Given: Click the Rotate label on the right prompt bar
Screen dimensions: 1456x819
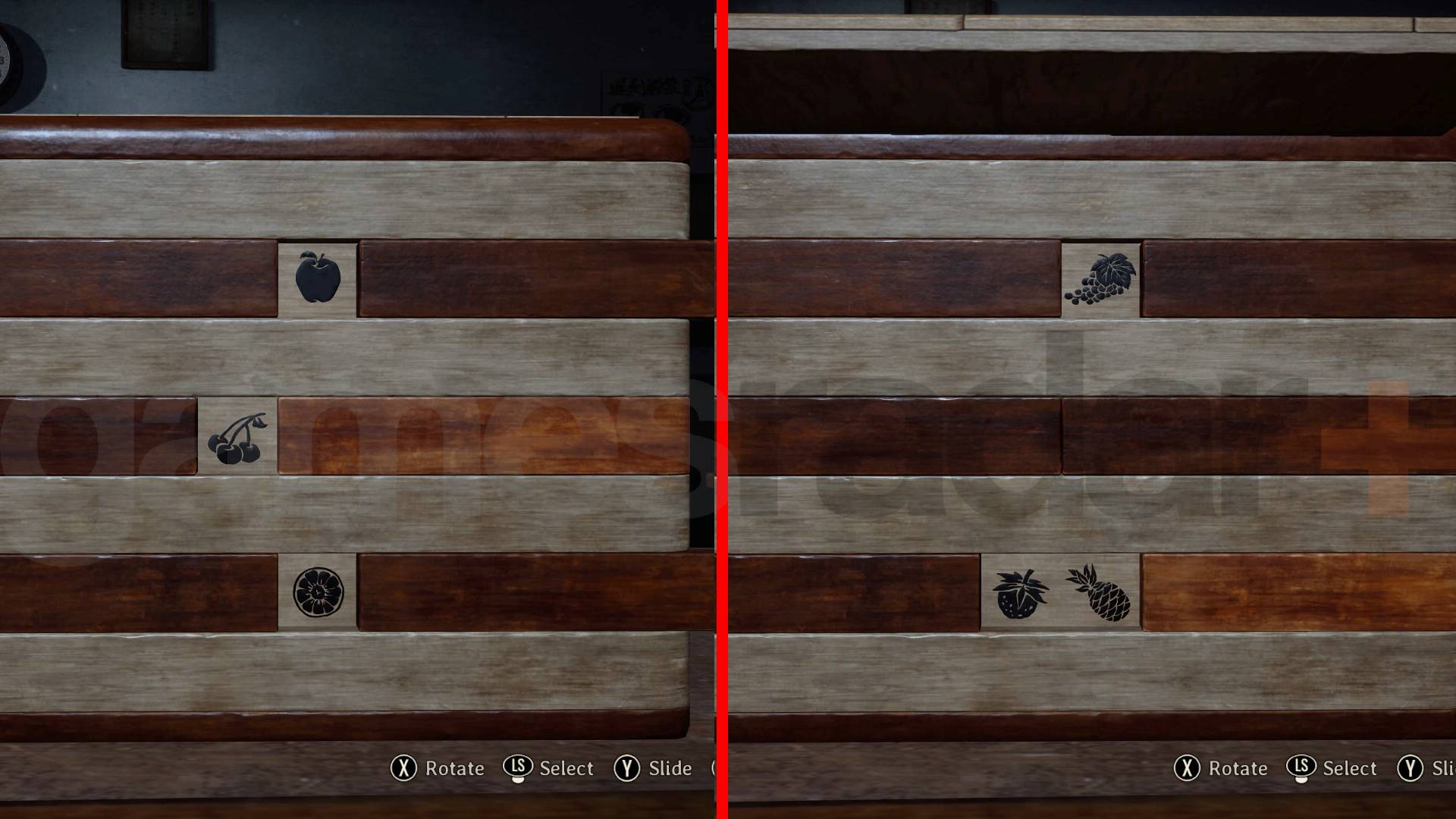Looking at the screenshot, I should [1238, 768].
